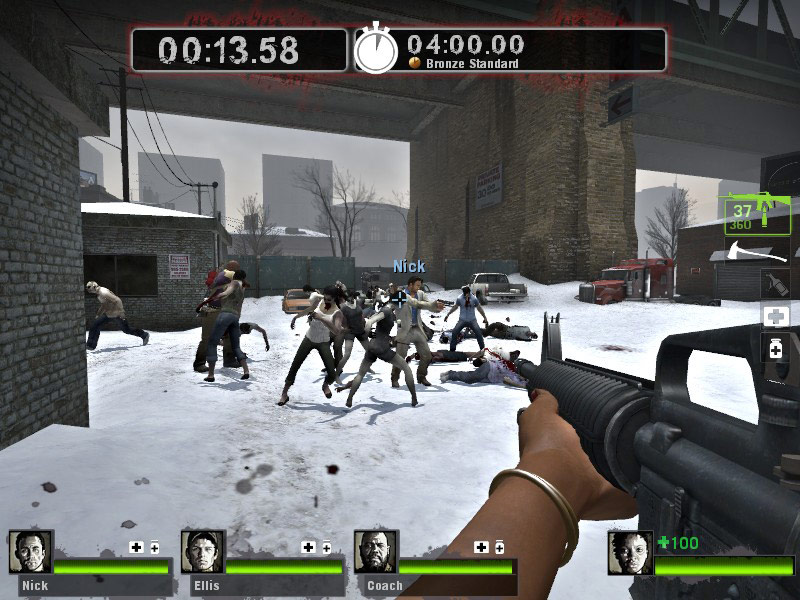Click Nick's portrait in the team panel
800x600 pixels.
click(x=31, y=552)
